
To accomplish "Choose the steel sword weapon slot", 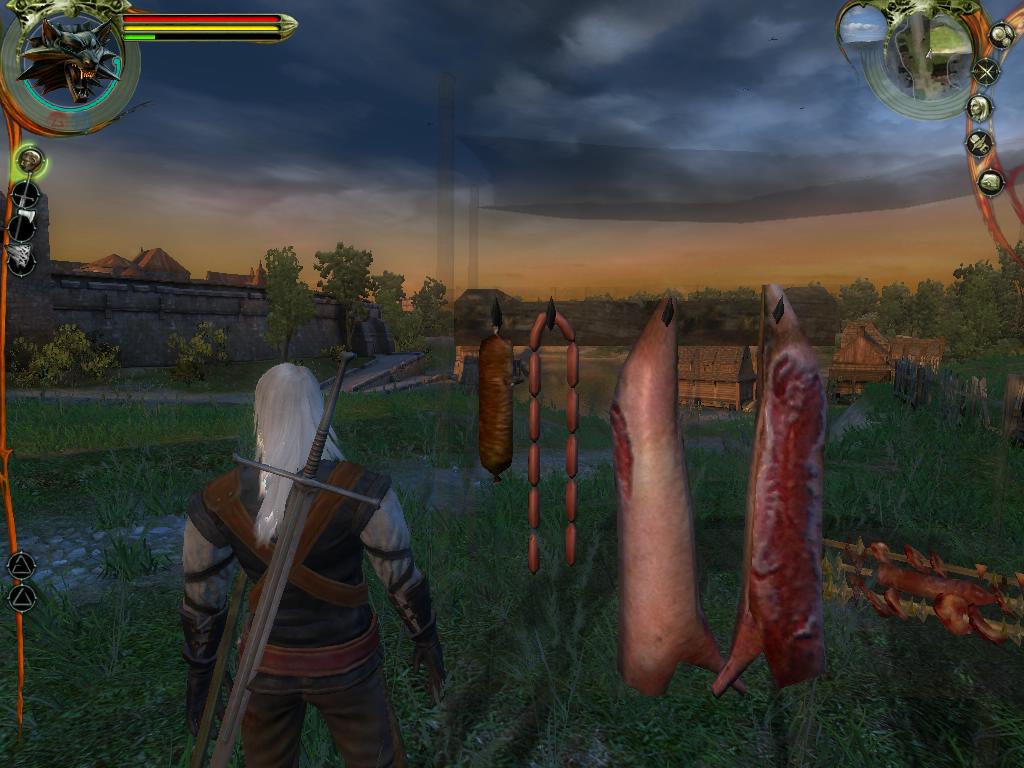I will click(x=25, y=194).
